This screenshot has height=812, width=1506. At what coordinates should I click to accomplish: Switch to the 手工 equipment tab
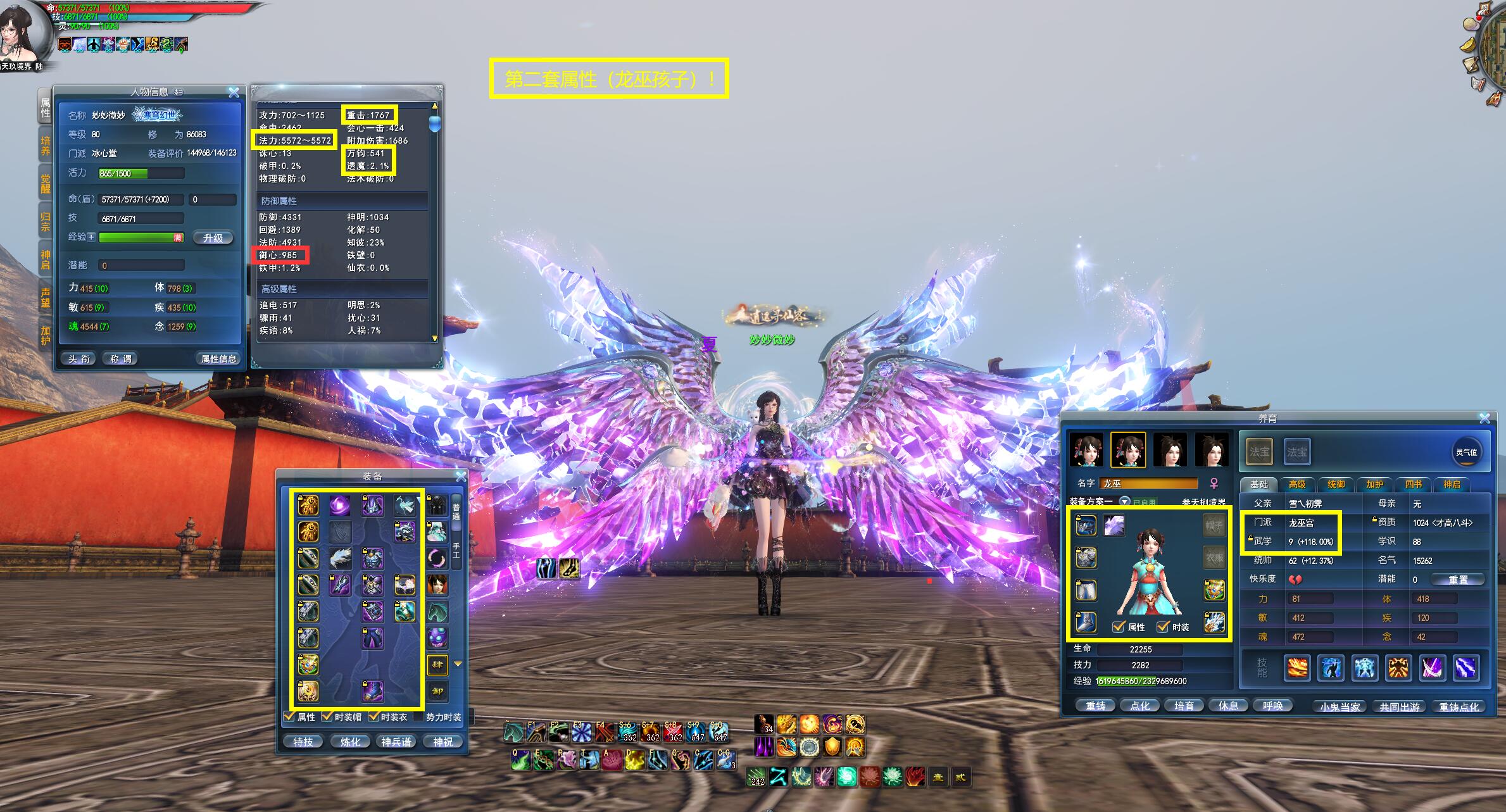(456, 551)
